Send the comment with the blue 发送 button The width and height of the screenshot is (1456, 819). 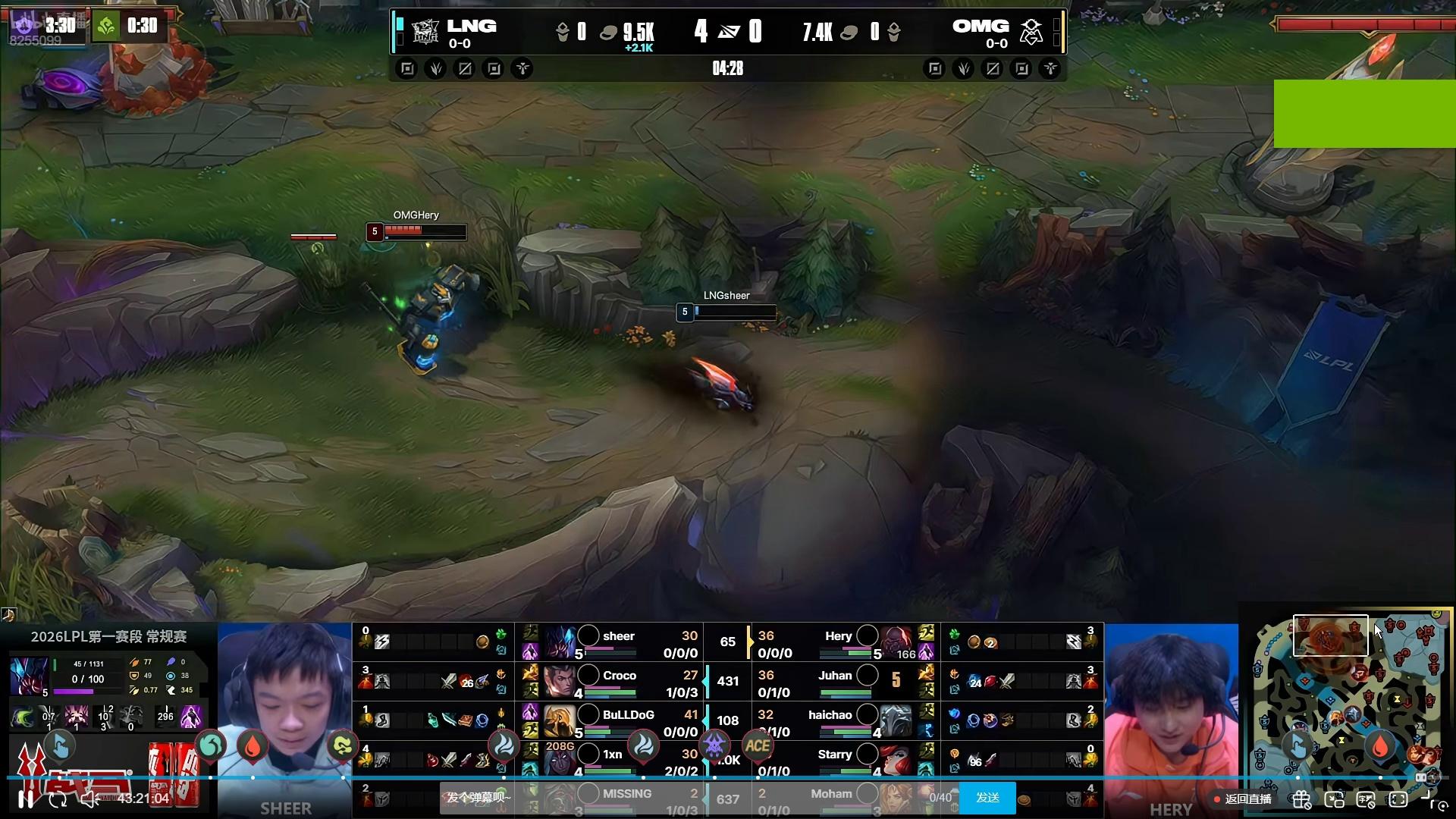coord(987,798)
